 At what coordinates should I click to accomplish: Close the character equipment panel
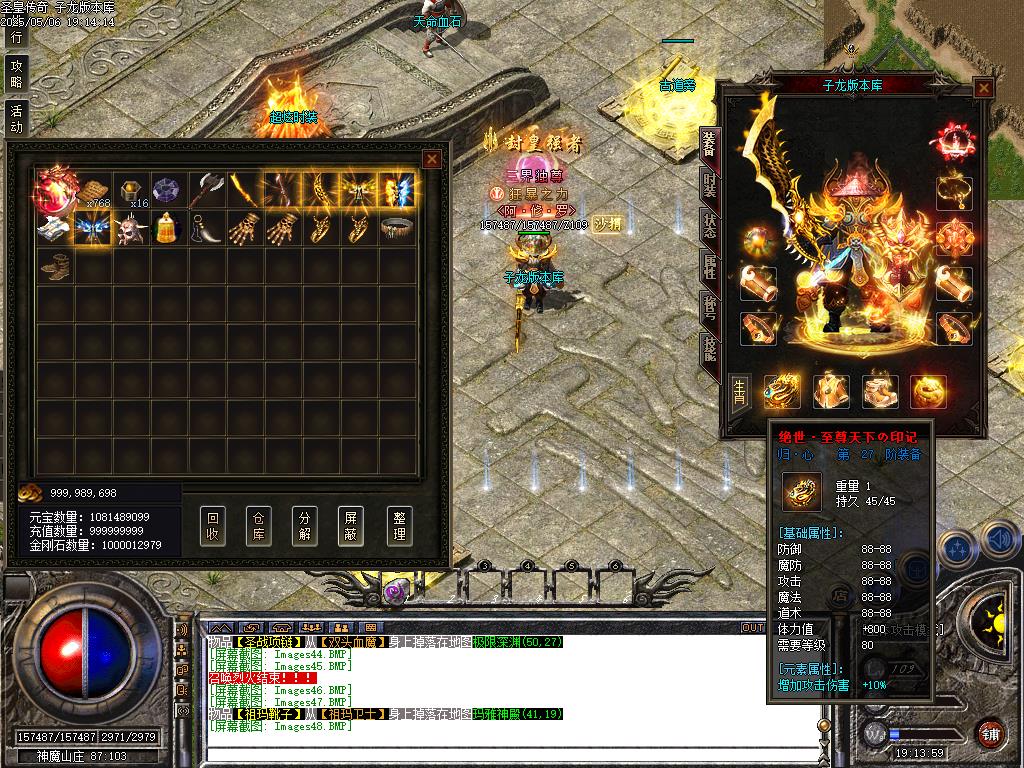click(984, 88)
